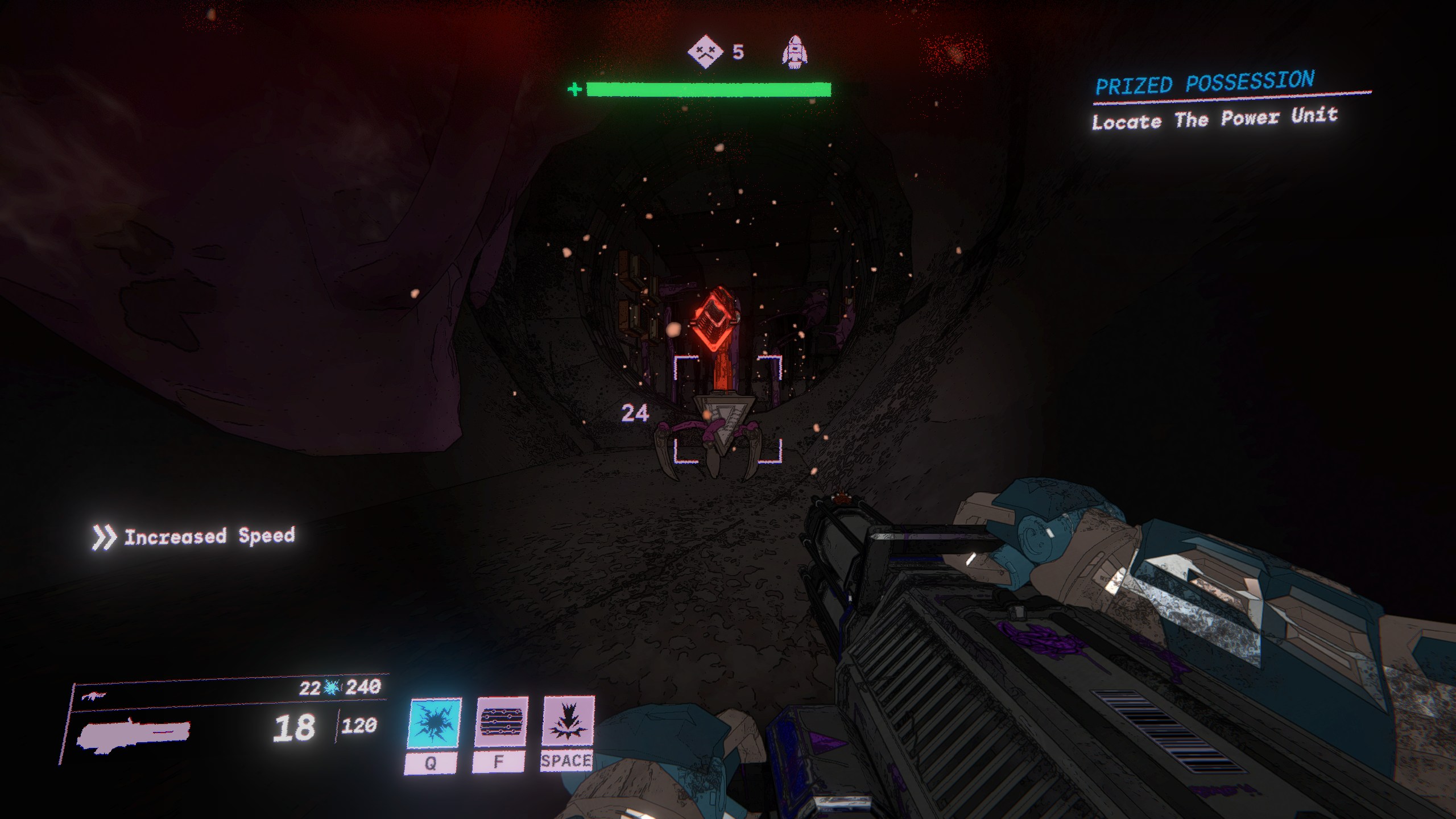Trigger the circuit panel ability icon

501,722
